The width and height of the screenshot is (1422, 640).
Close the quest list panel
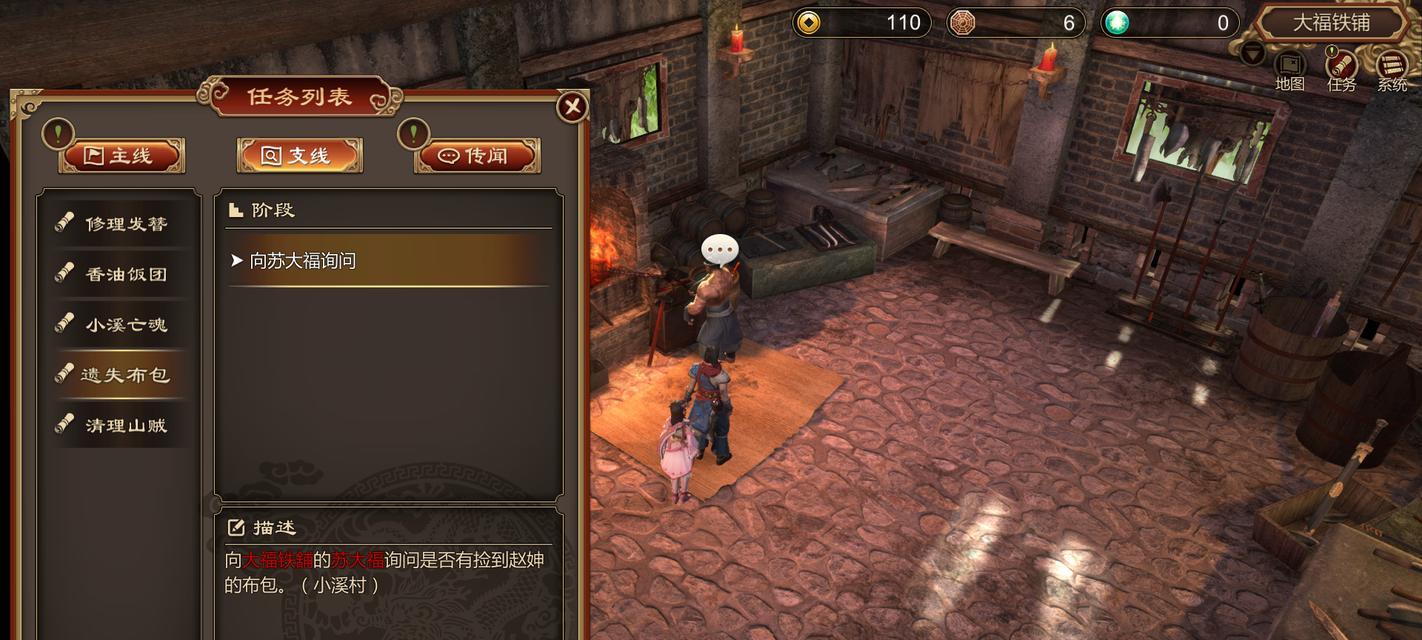point(572,107)
